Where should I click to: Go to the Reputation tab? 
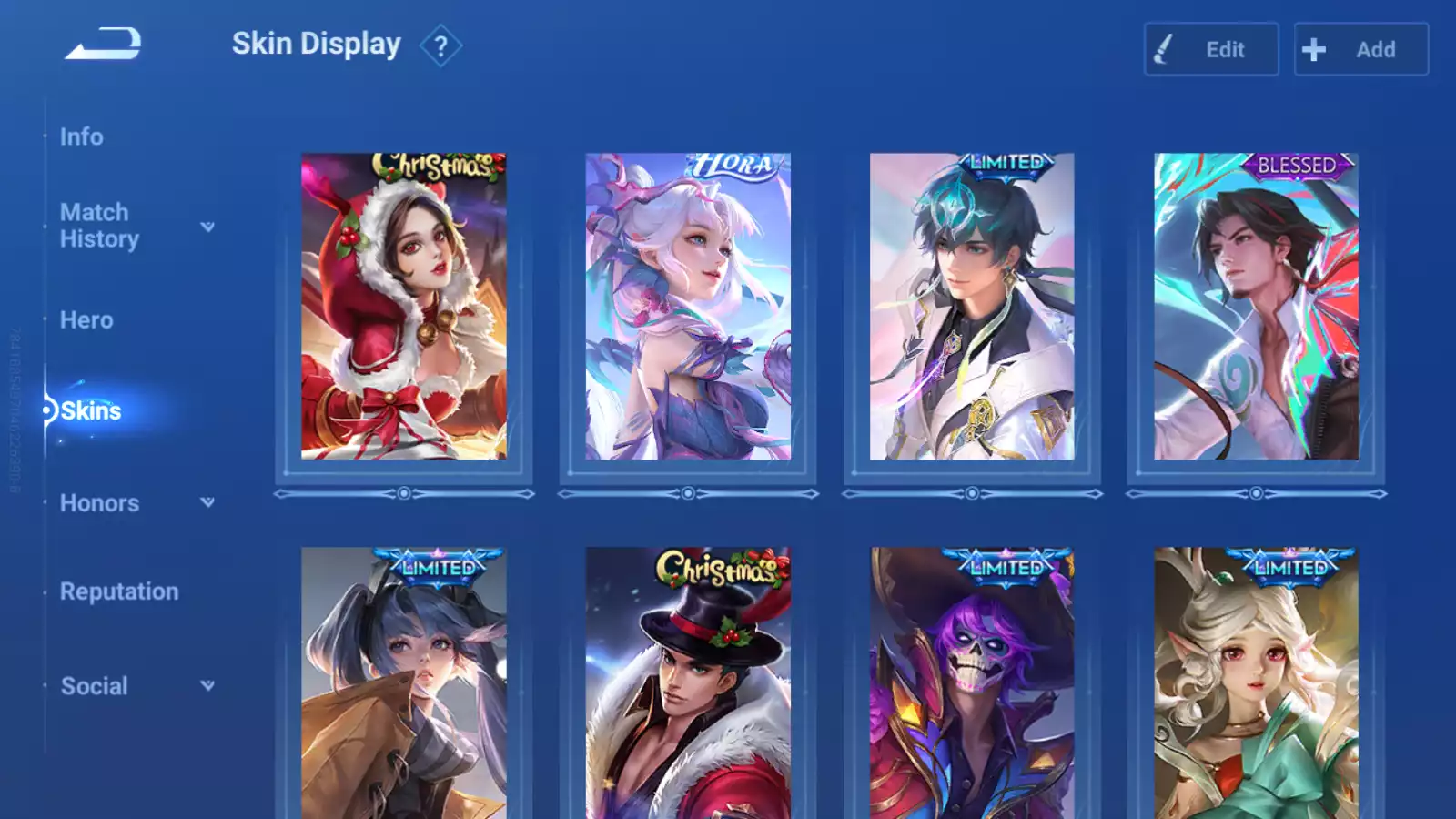pos(119,591)
